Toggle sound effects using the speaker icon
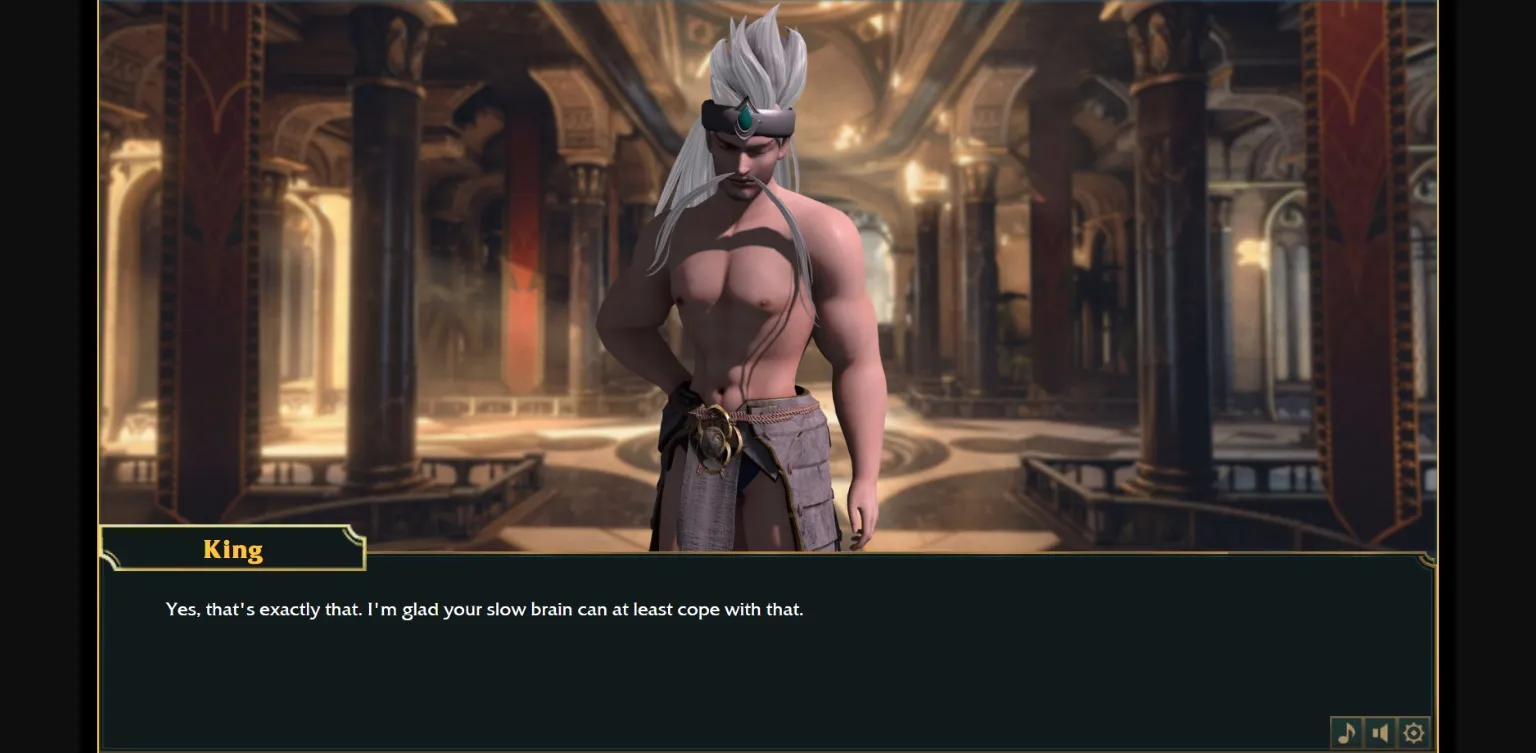 (1379, 732)
